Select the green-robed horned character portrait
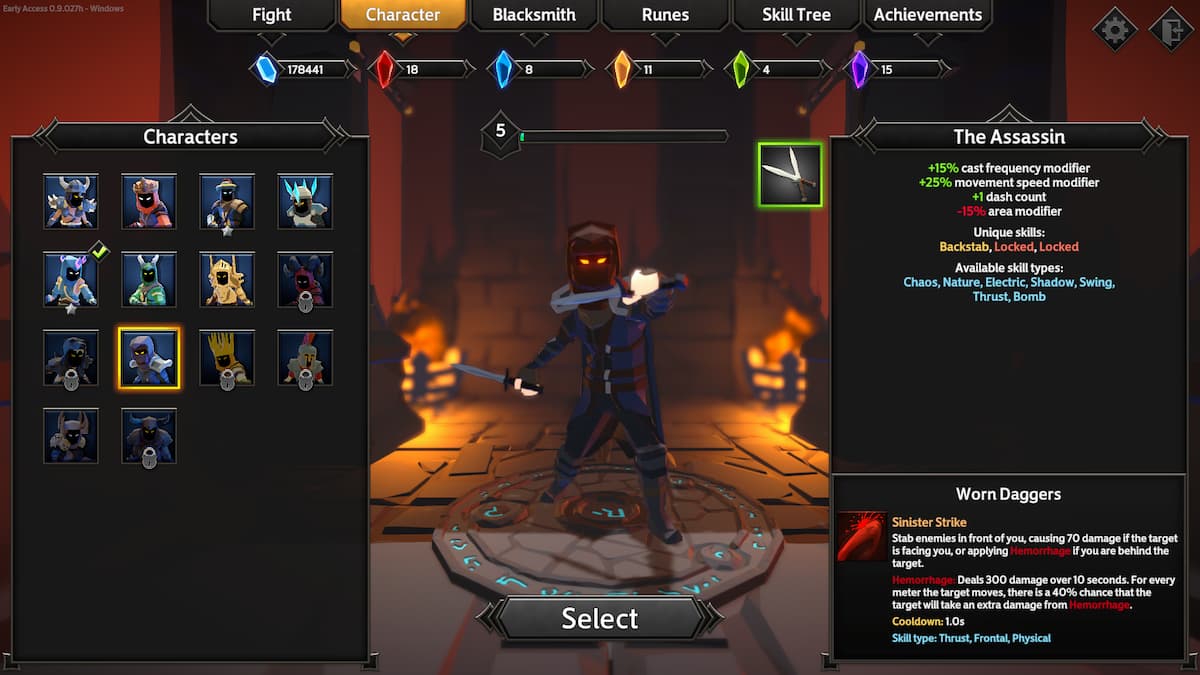Screen dimensions: 1200x675 click(149, 279)
